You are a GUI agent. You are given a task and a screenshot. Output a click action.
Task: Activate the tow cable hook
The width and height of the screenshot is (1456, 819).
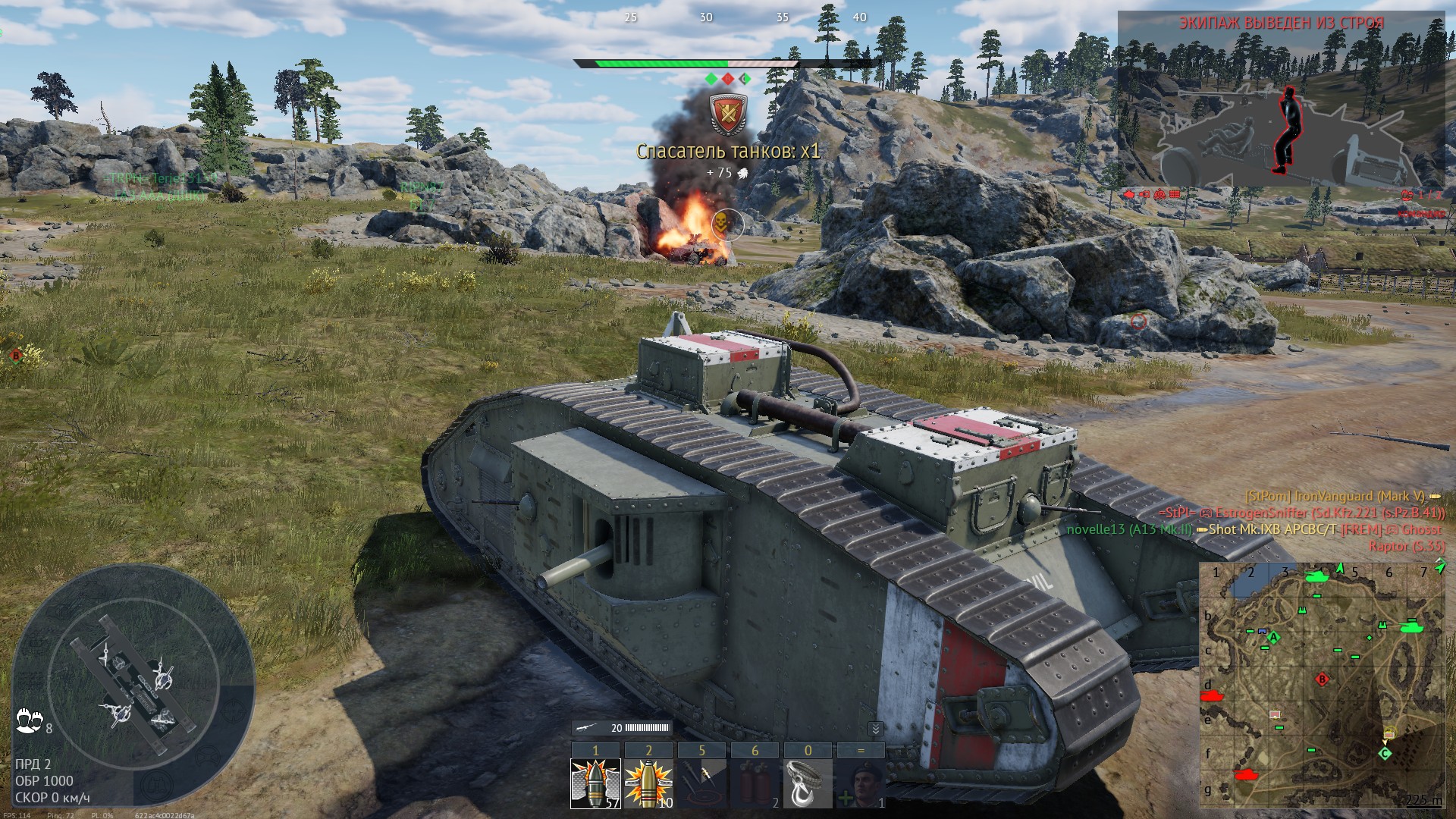click(x=808, y=783)
